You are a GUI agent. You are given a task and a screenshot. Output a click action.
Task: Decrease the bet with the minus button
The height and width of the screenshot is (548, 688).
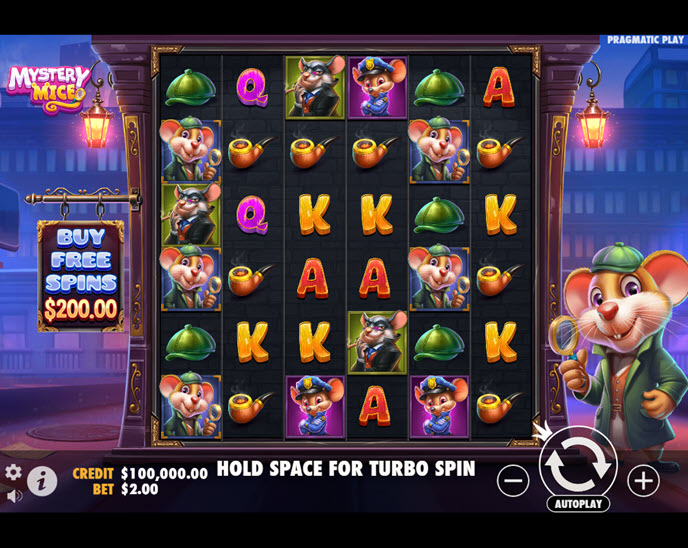[513, 481]
